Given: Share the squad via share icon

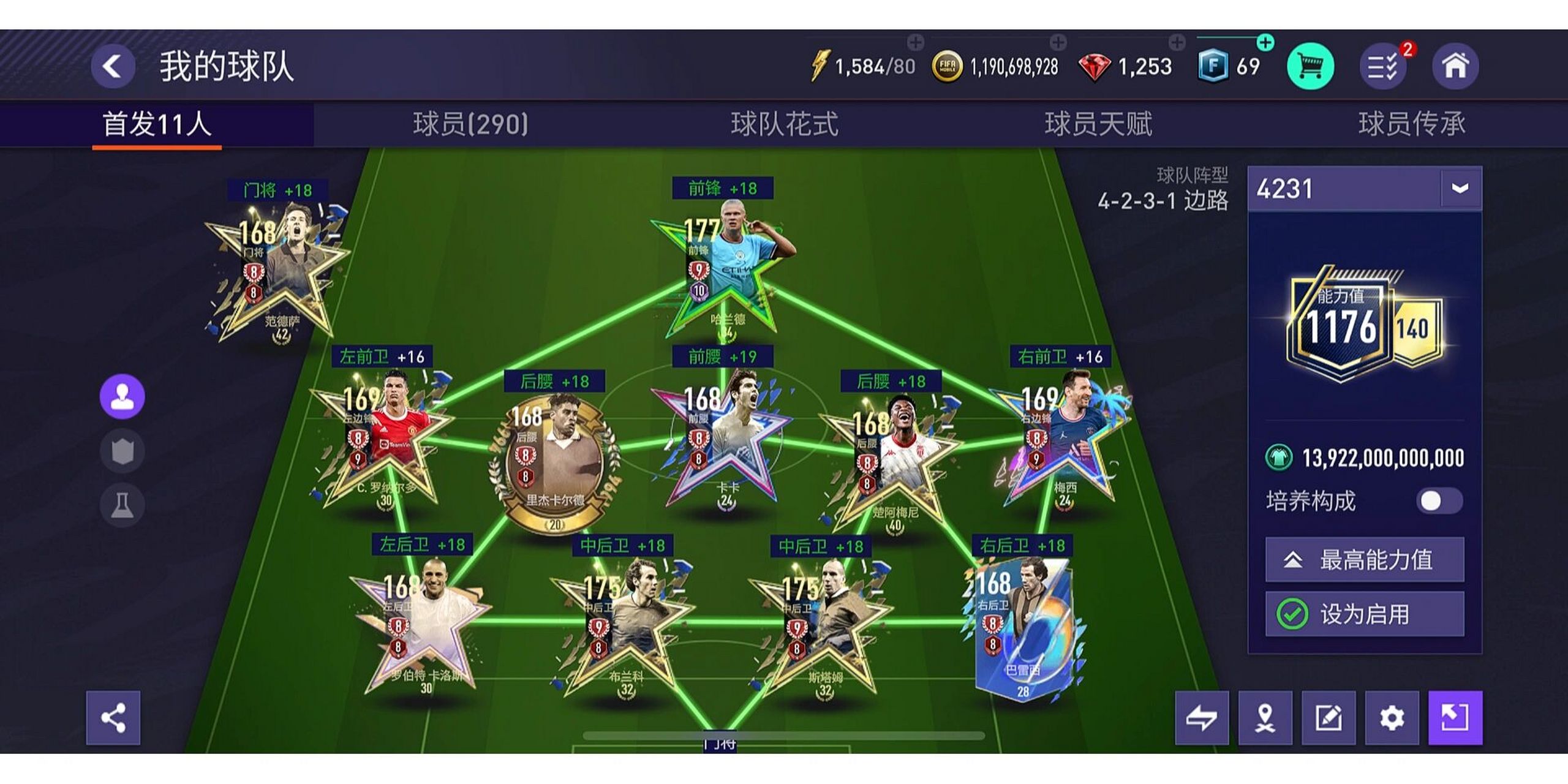Looking at the screenshot, I should 113,718.
